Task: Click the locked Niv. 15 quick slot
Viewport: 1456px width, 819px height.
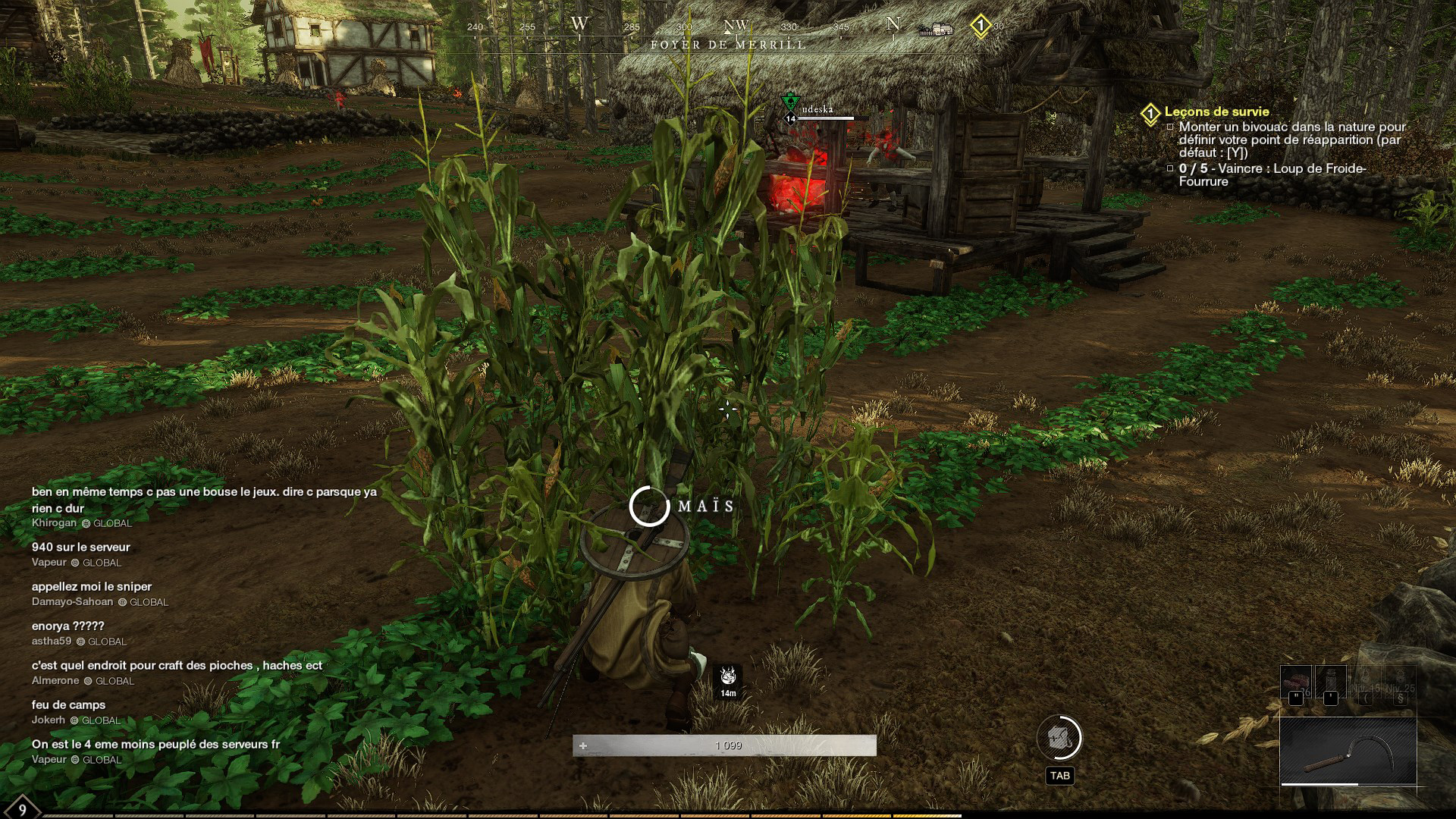Action: (x=1365, y=682)
